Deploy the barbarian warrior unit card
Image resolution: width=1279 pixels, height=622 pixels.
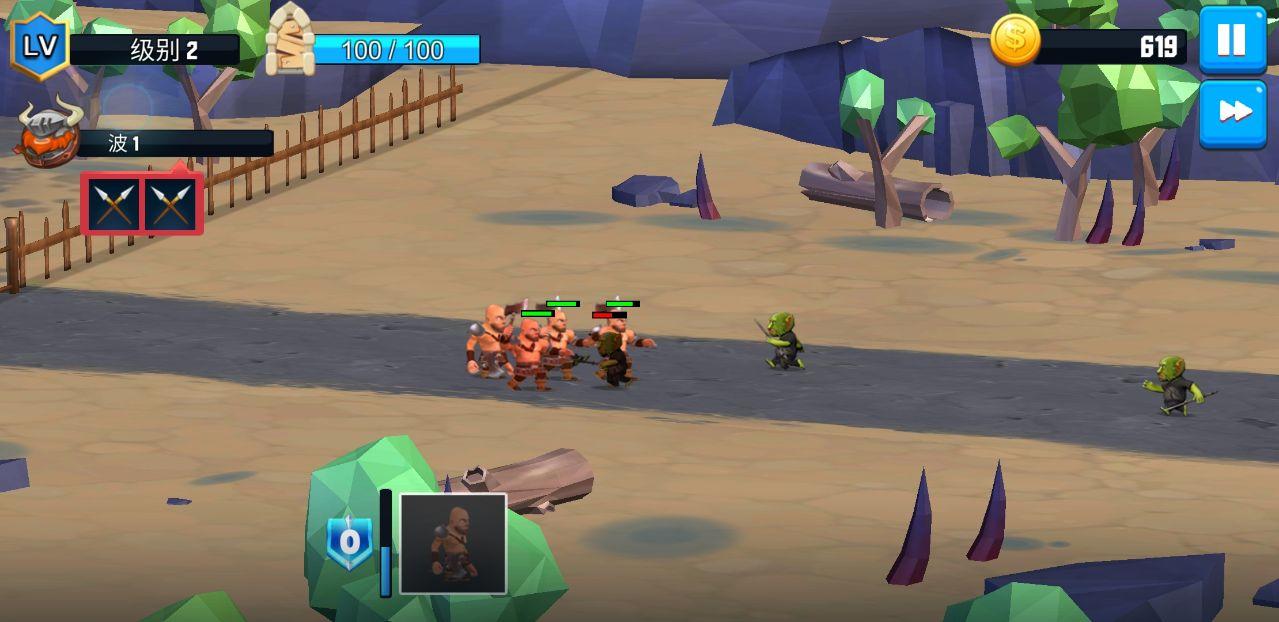pos(453,544)
